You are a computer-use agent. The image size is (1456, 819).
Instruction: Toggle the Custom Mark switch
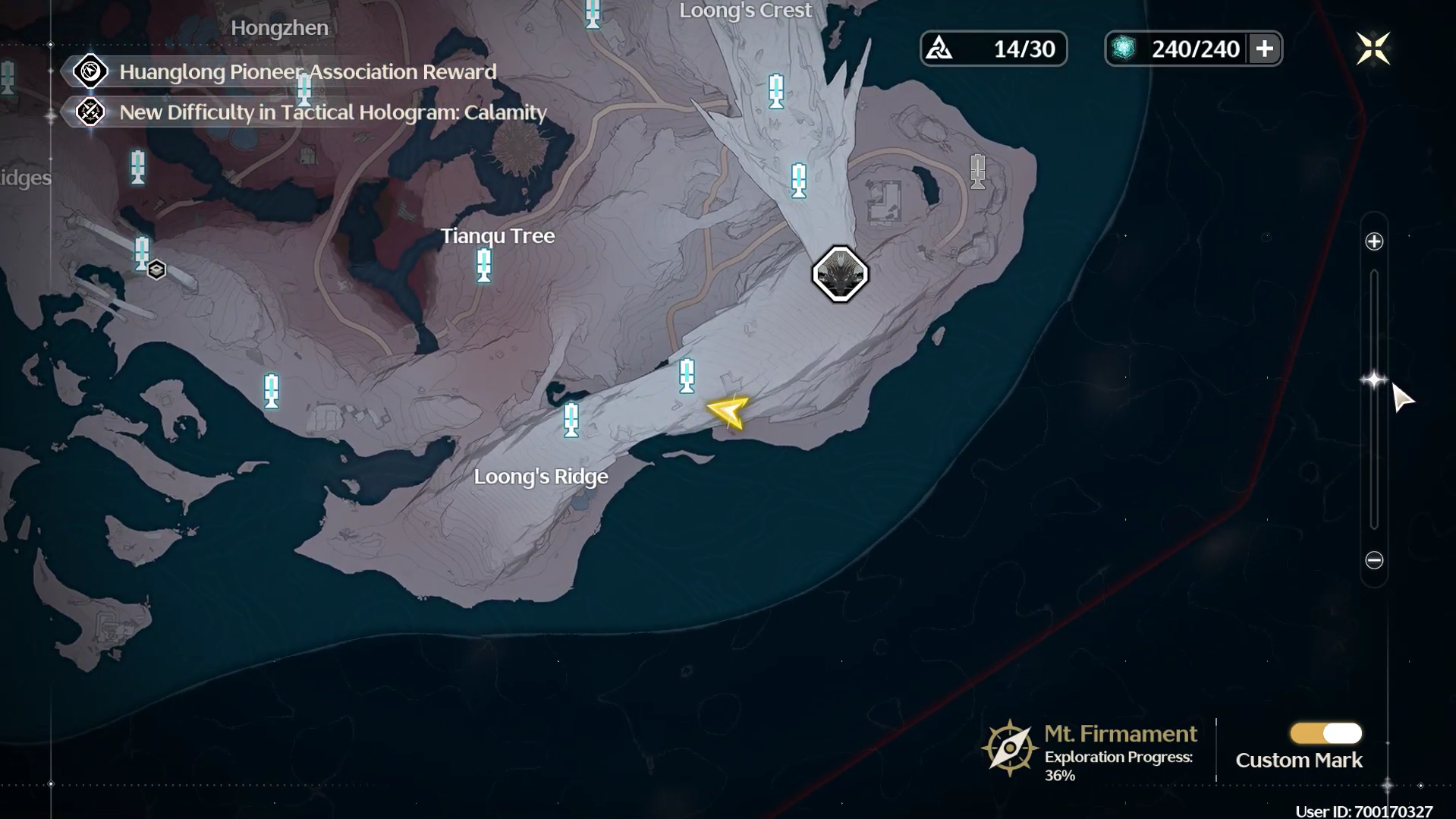tap(1325, 733)
